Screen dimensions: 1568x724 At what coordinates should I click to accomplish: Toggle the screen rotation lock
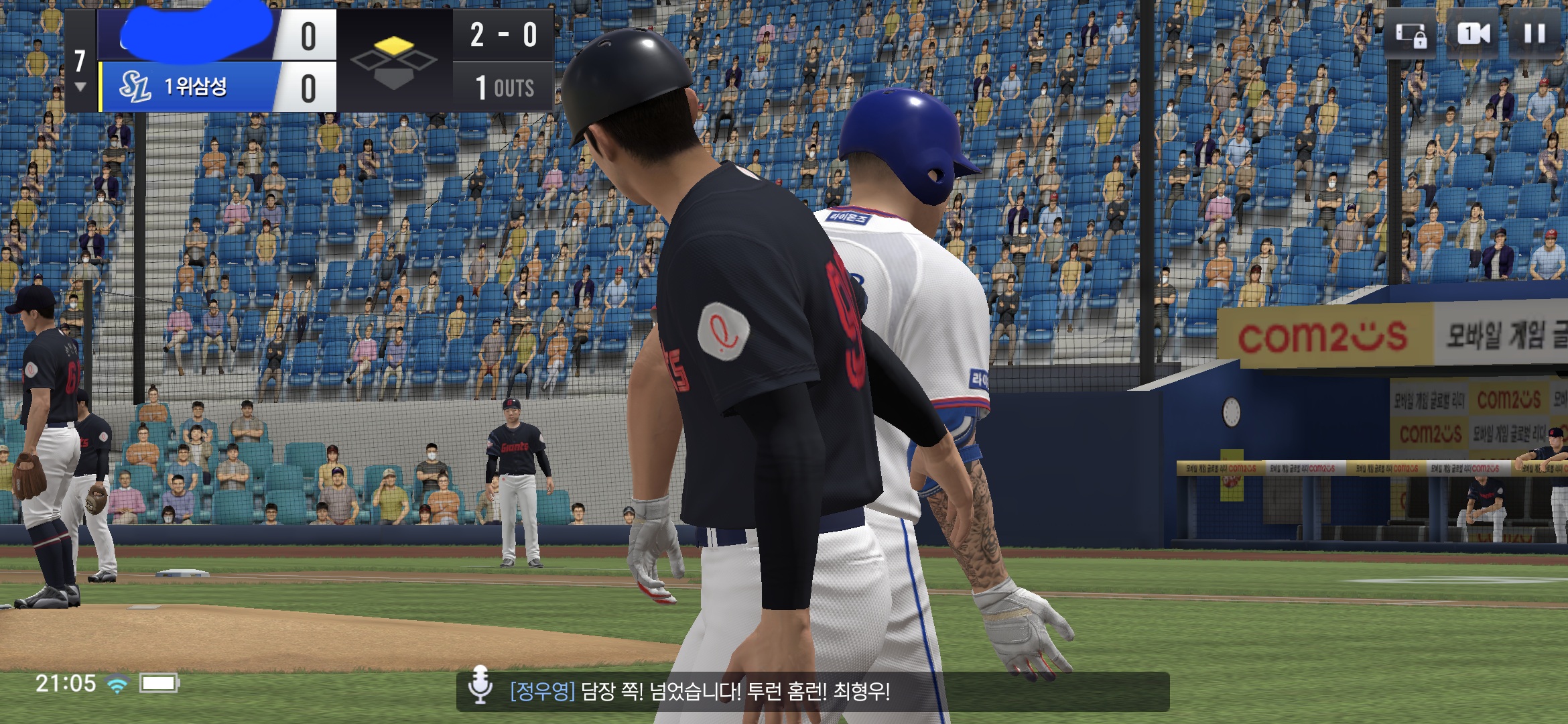coord(1411,34)
